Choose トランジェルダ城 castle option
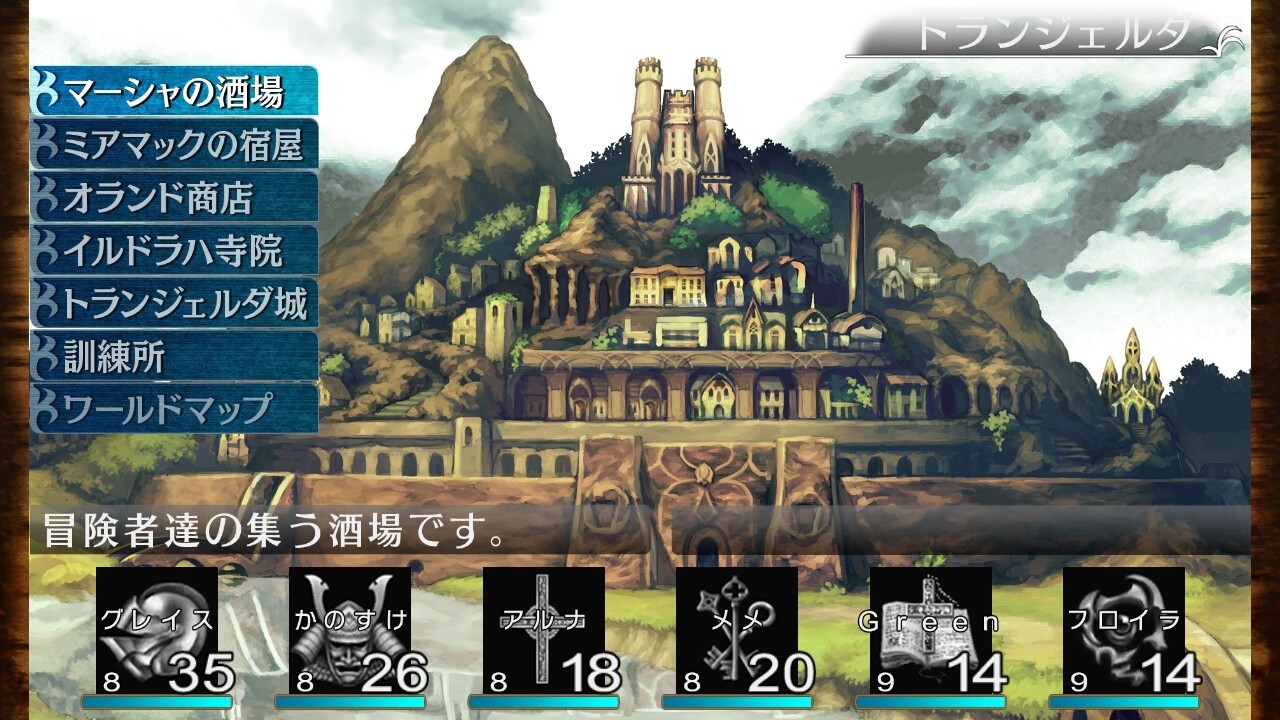Image resolution: width=1280 pixels, height=720 pixels. point(175,304)
